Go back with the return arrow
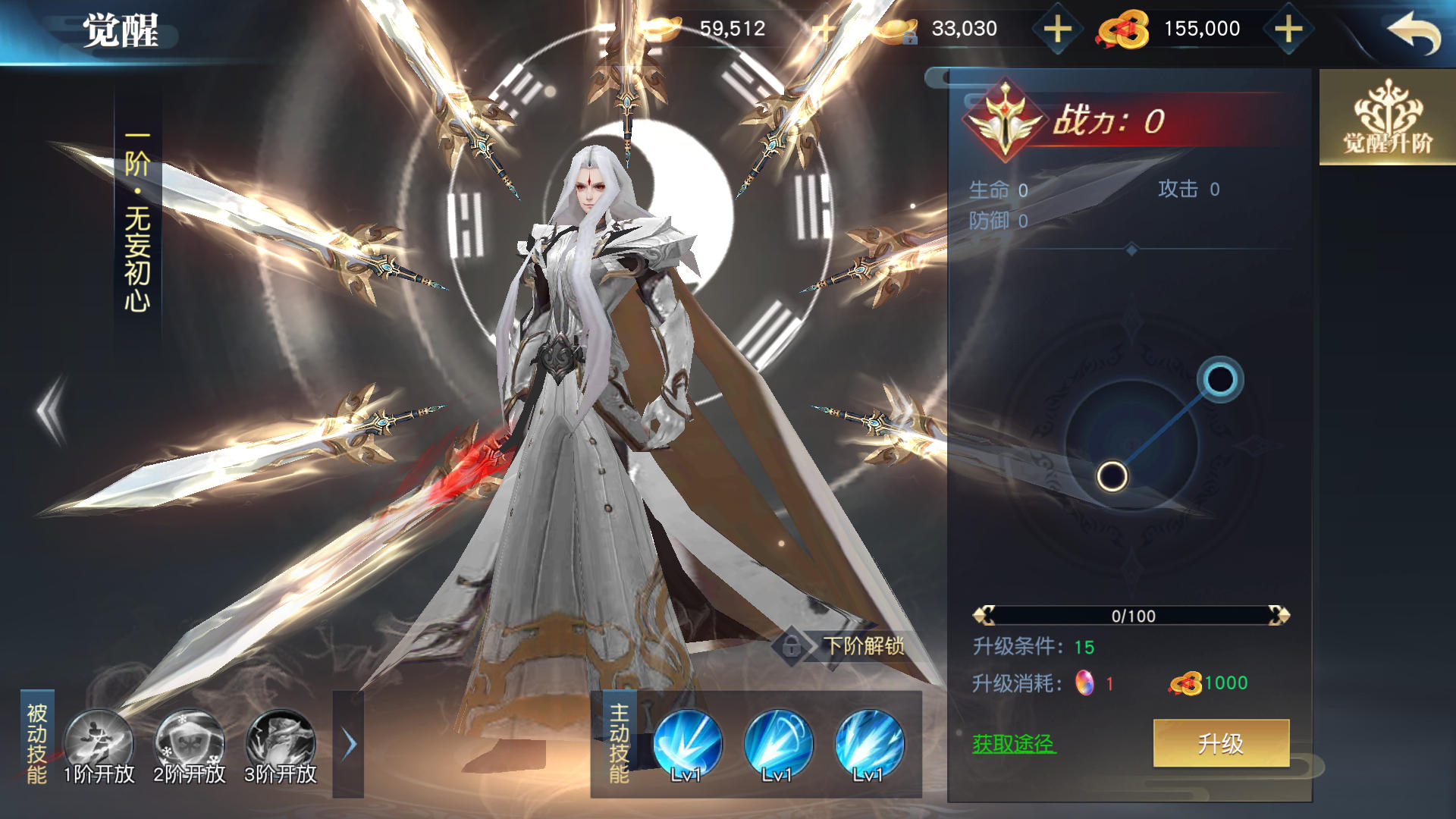The width and height of the screenshot is (1456, 819). (1413, 32)
